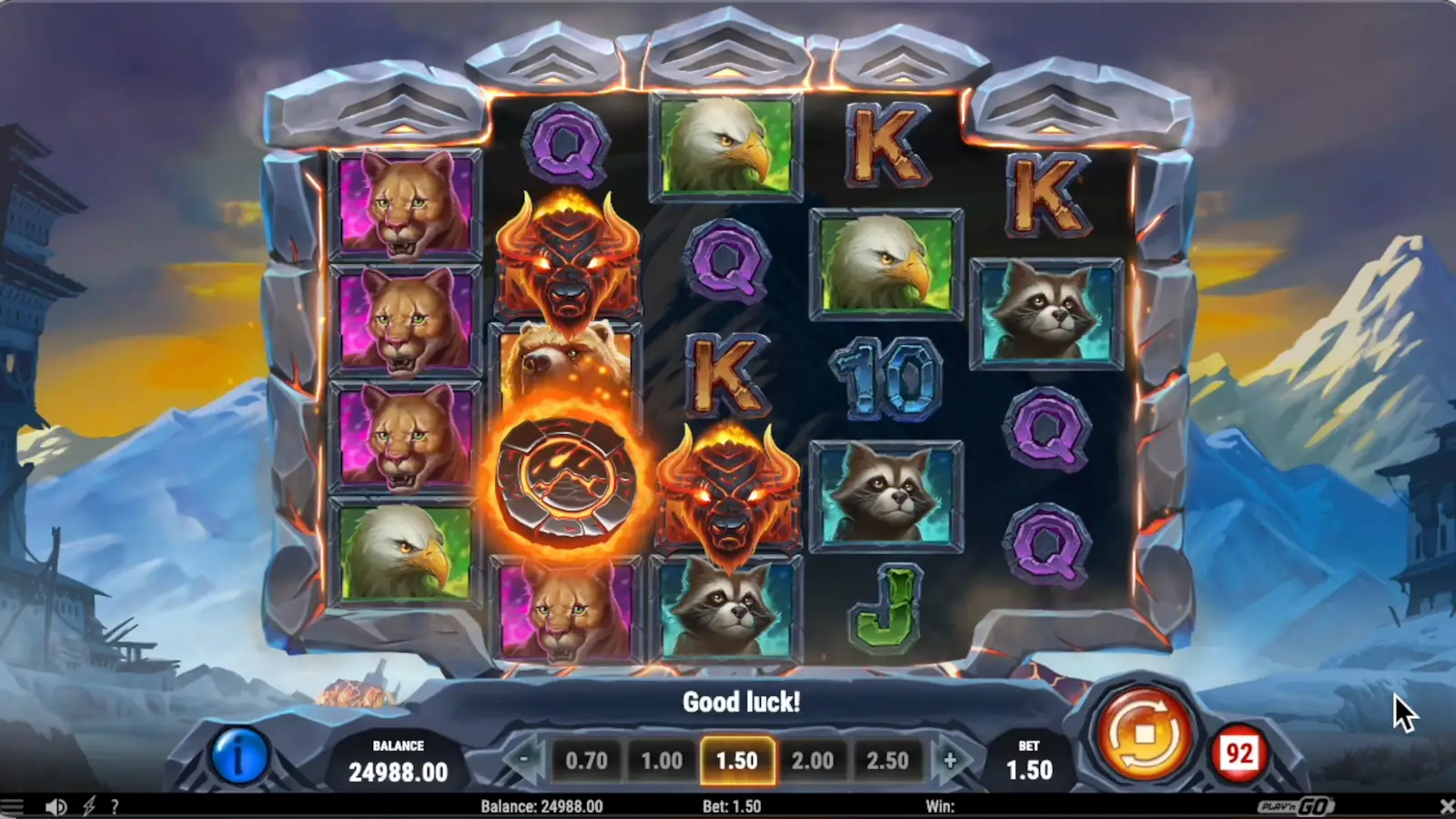This screenshot has width=1456, height=819.
Task: Set the bet selector to 2.00
Action: coord(814,761)
